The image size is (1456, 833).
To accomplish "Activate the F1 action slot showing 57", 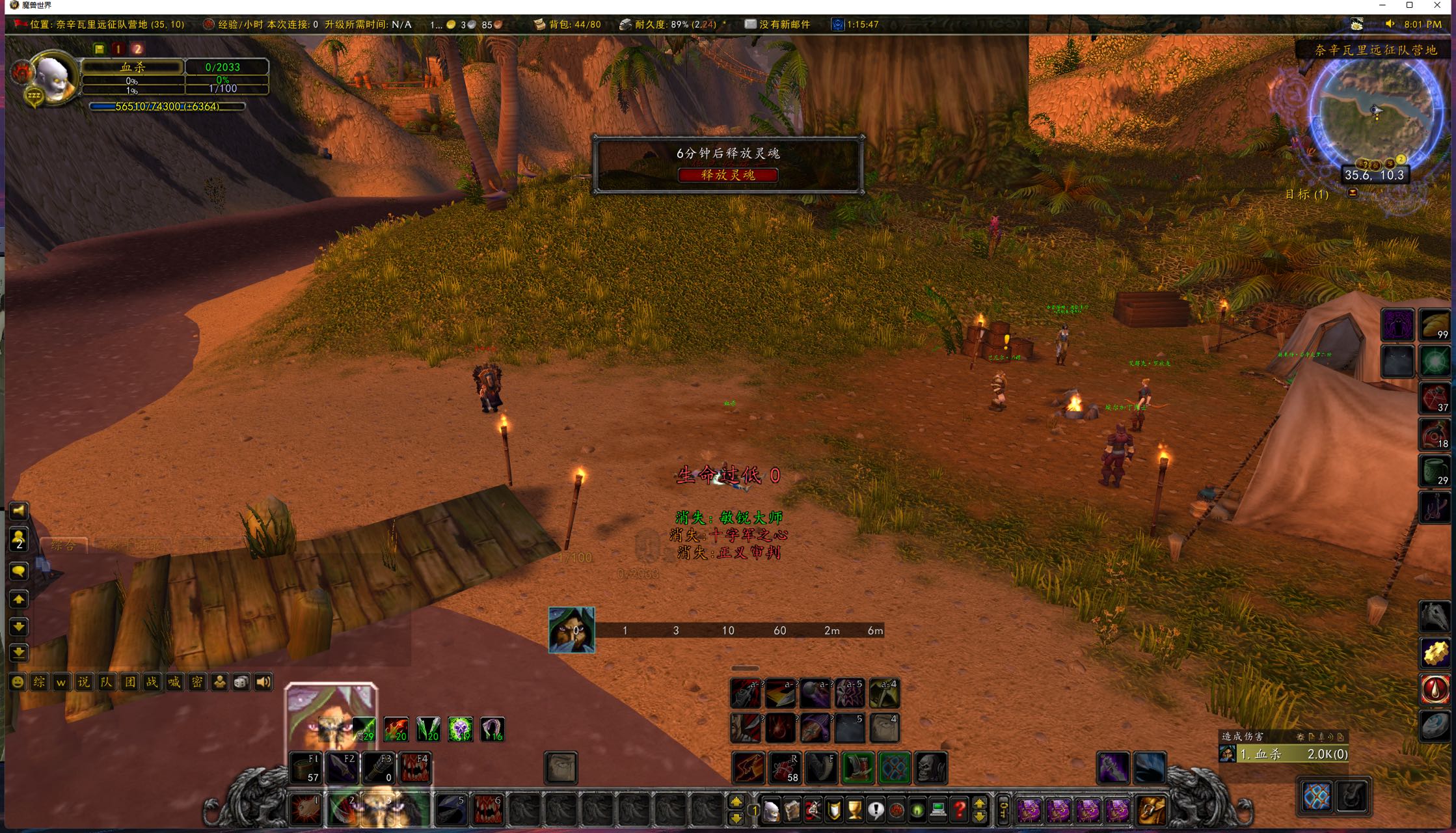I will (305, 768).
